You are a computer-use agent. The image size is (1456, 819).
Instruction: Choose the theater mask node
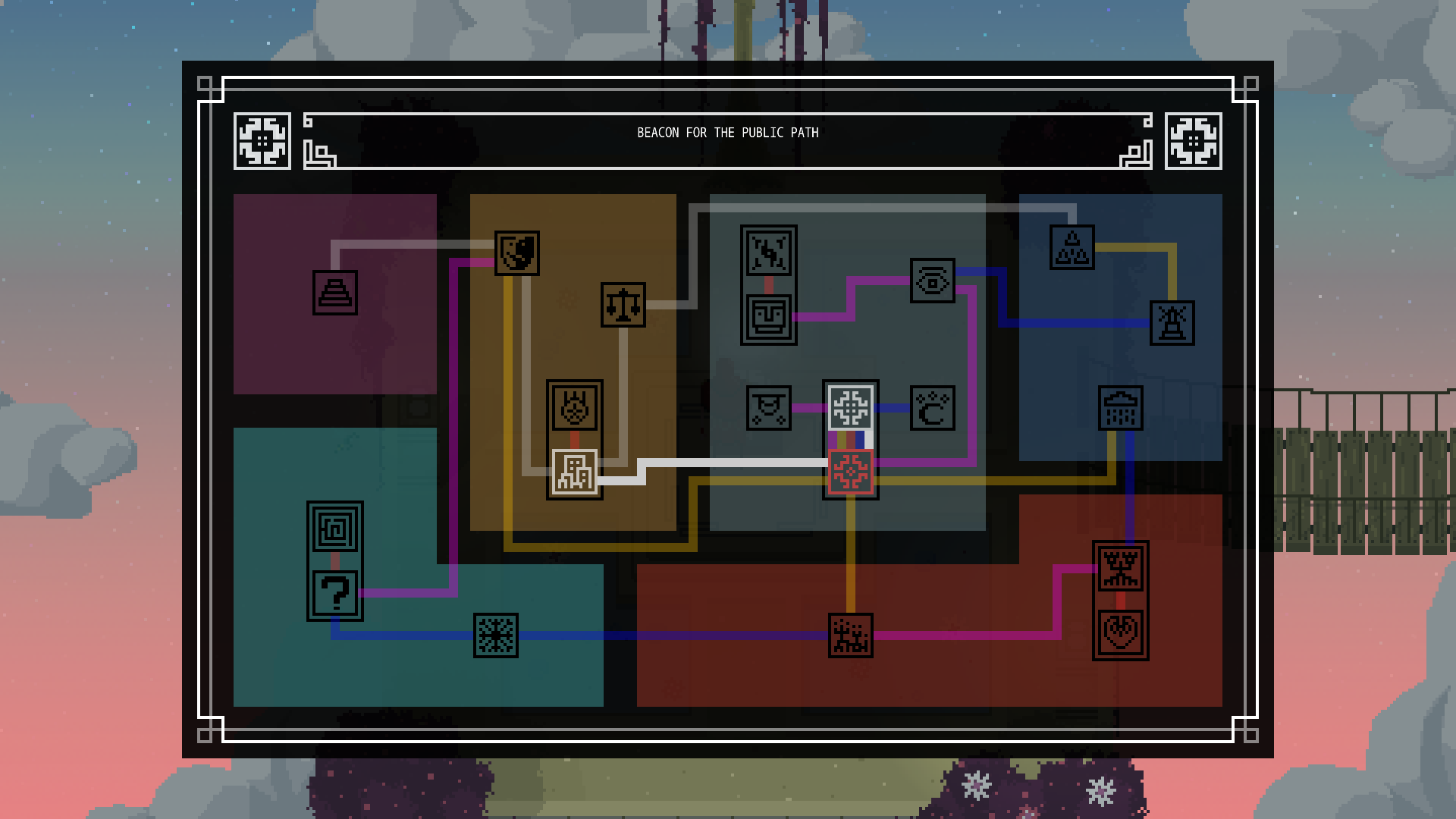point(517,253)
